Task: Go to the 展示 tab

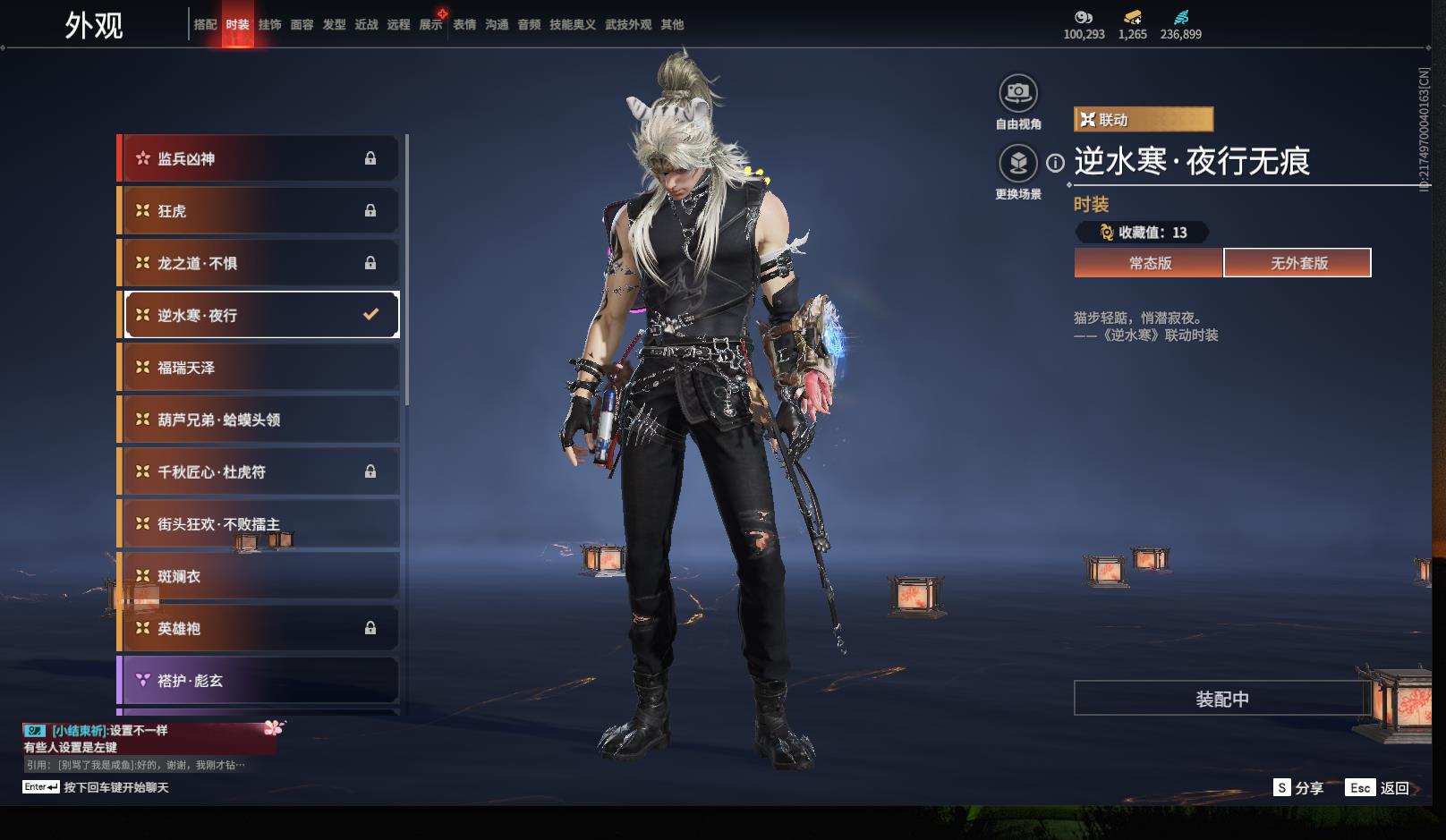Action: tap(430, 25)
